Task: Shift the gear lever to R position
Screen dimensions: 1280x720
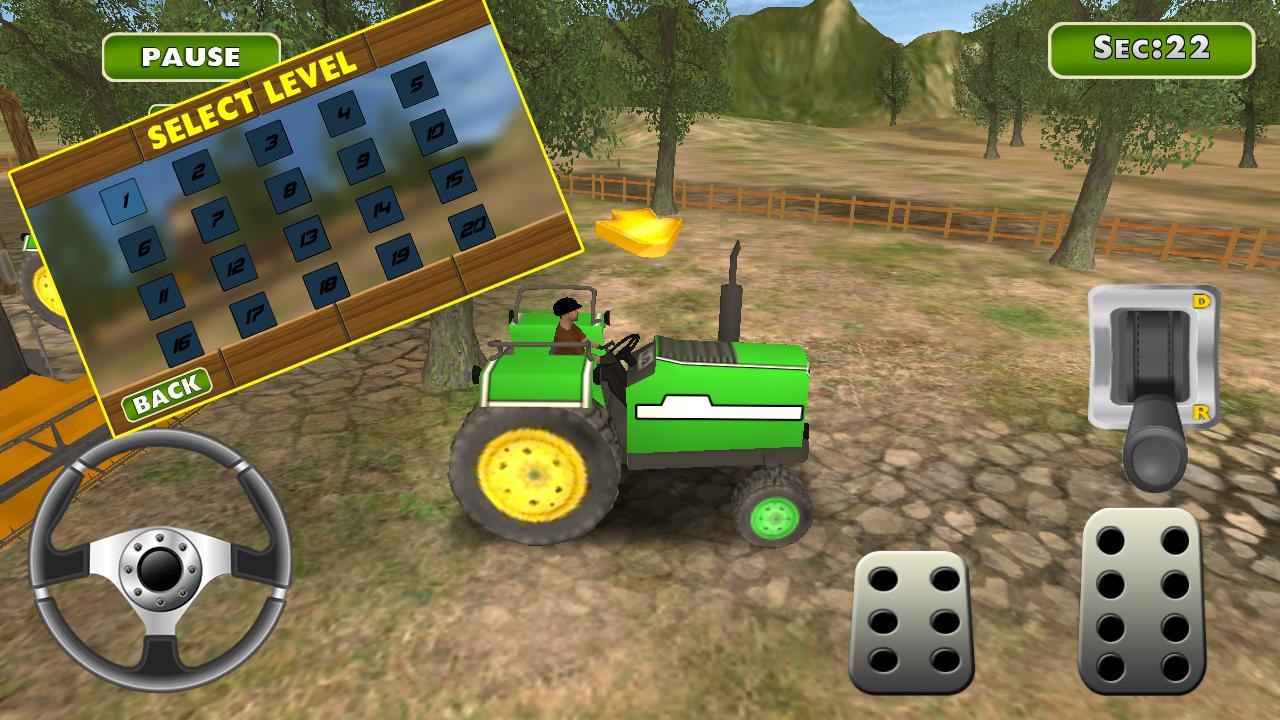Action: [x=1202, y=410]
